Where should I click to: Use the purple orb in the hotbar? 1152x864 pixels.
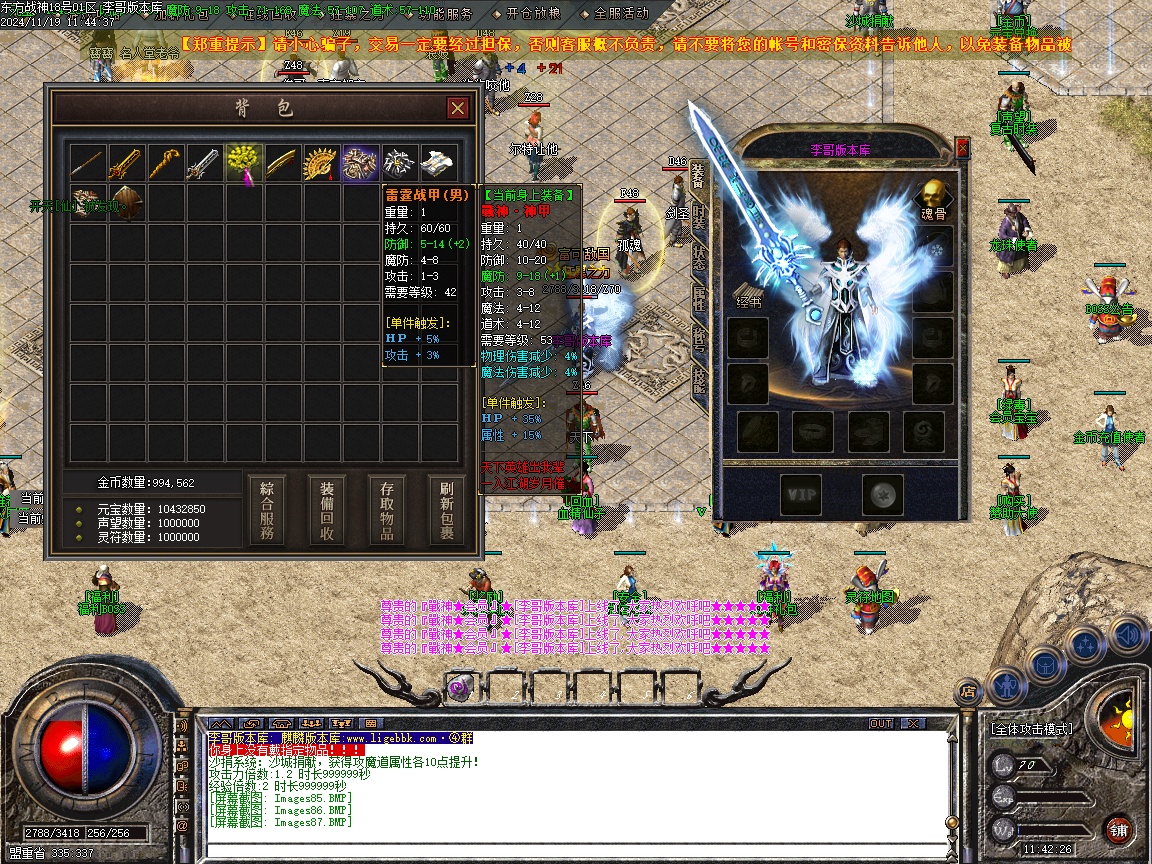click(x=460, y=688)
